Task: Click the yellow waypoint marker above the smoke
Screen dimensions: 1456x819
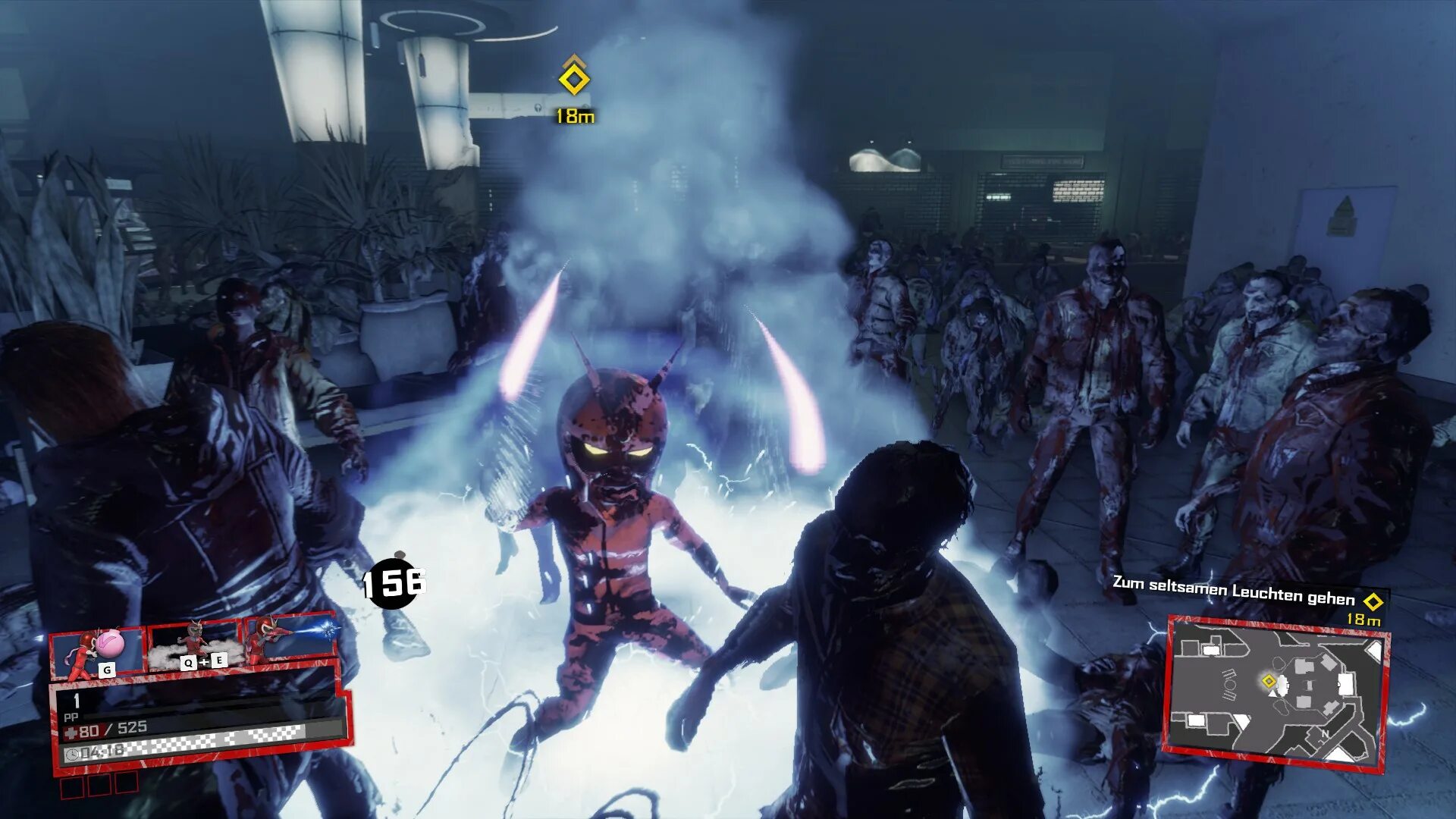Action: coord(574,79)
